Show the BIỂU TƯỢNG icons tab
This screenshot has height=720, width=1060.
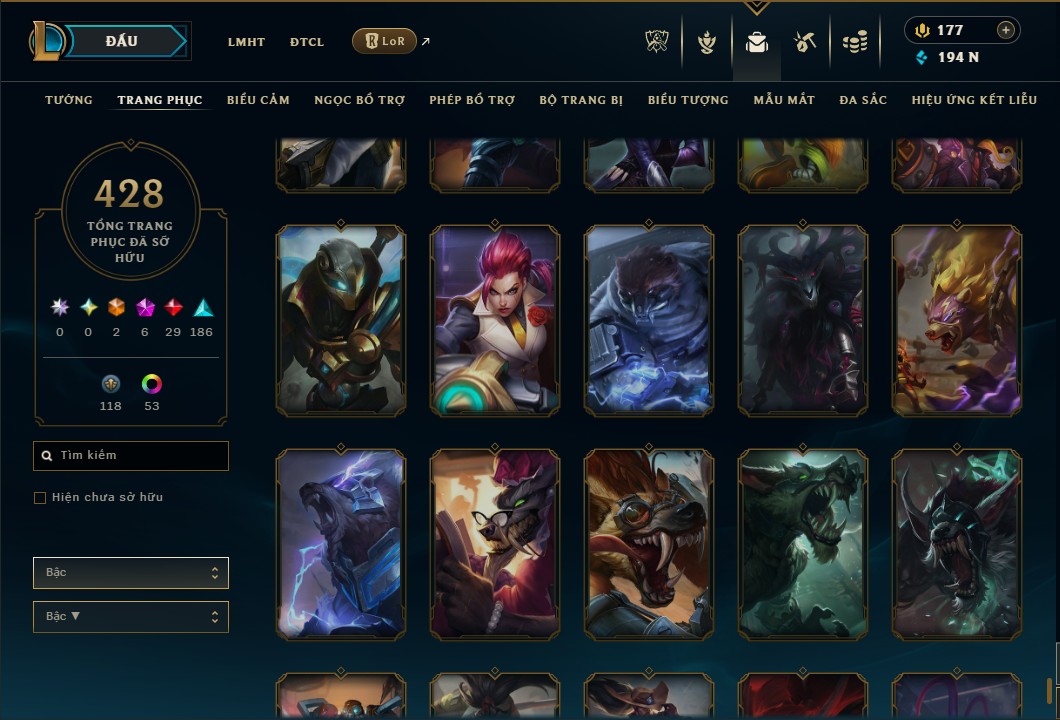[688, 100]
